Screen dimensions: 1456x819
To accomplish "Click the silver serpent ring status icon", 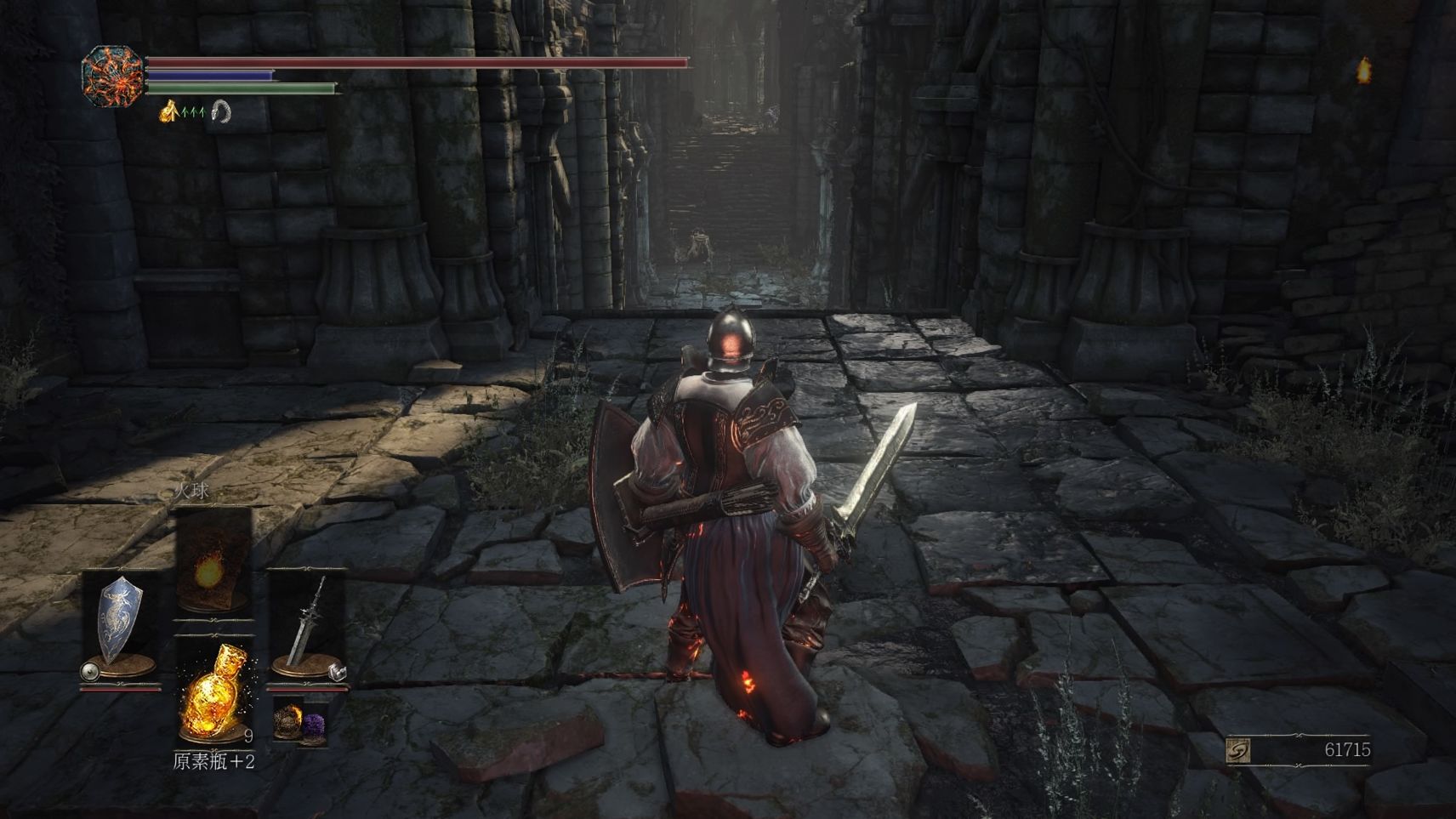I will click(221, 111).
